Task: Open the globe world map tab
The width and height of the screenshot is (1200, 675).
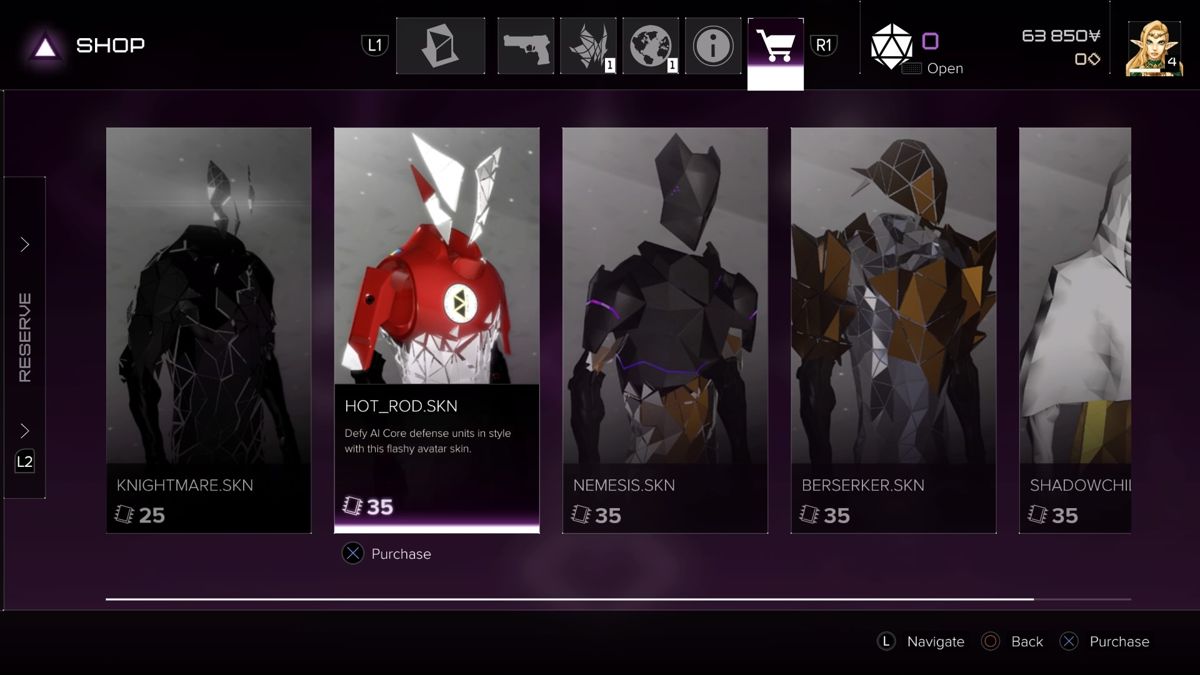Action: pyautogui.click(x=651, y=46)
